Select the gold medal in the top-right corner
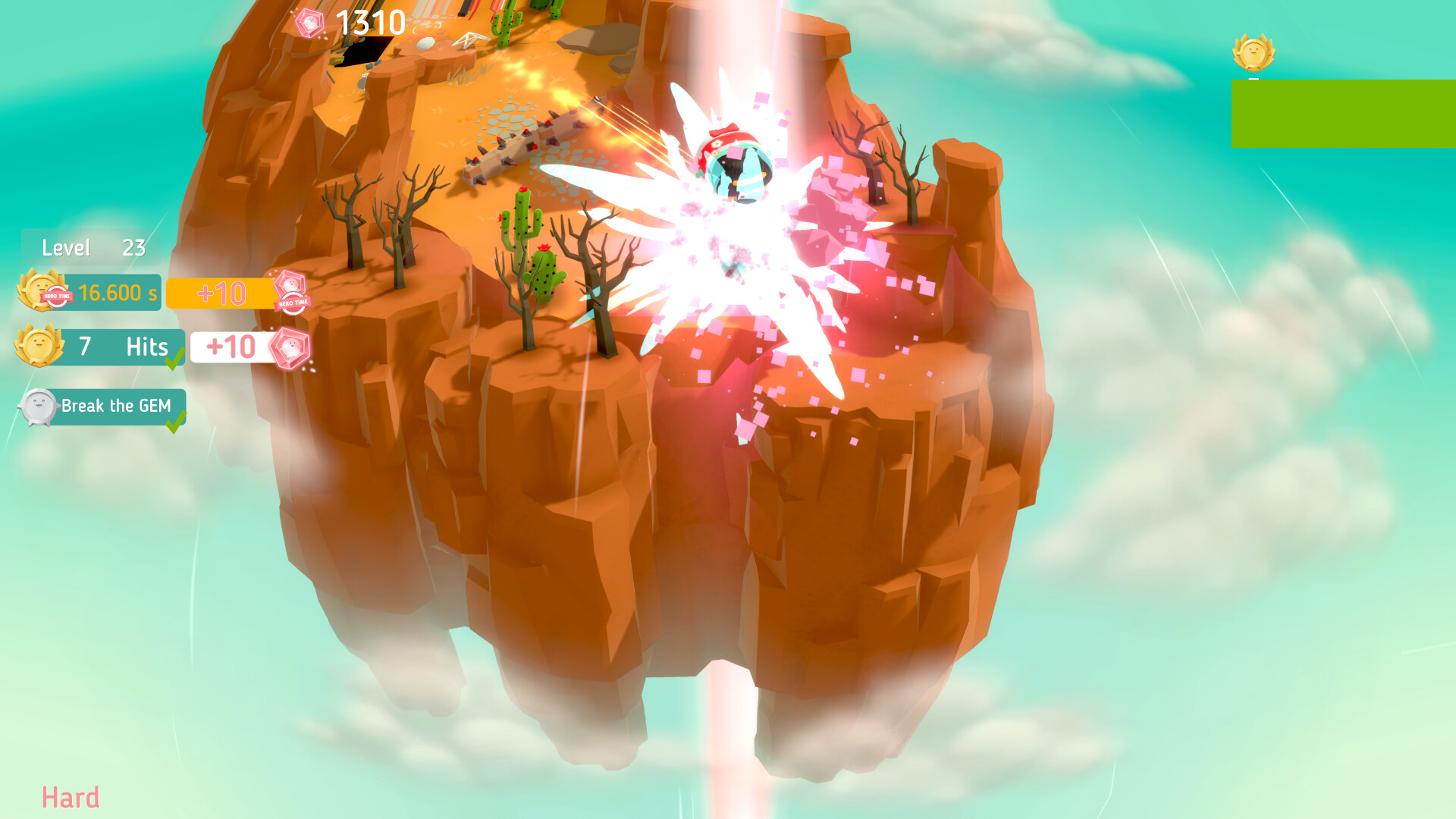The width and height of the screenshot is (1456, 819). tap(1254, 52)
